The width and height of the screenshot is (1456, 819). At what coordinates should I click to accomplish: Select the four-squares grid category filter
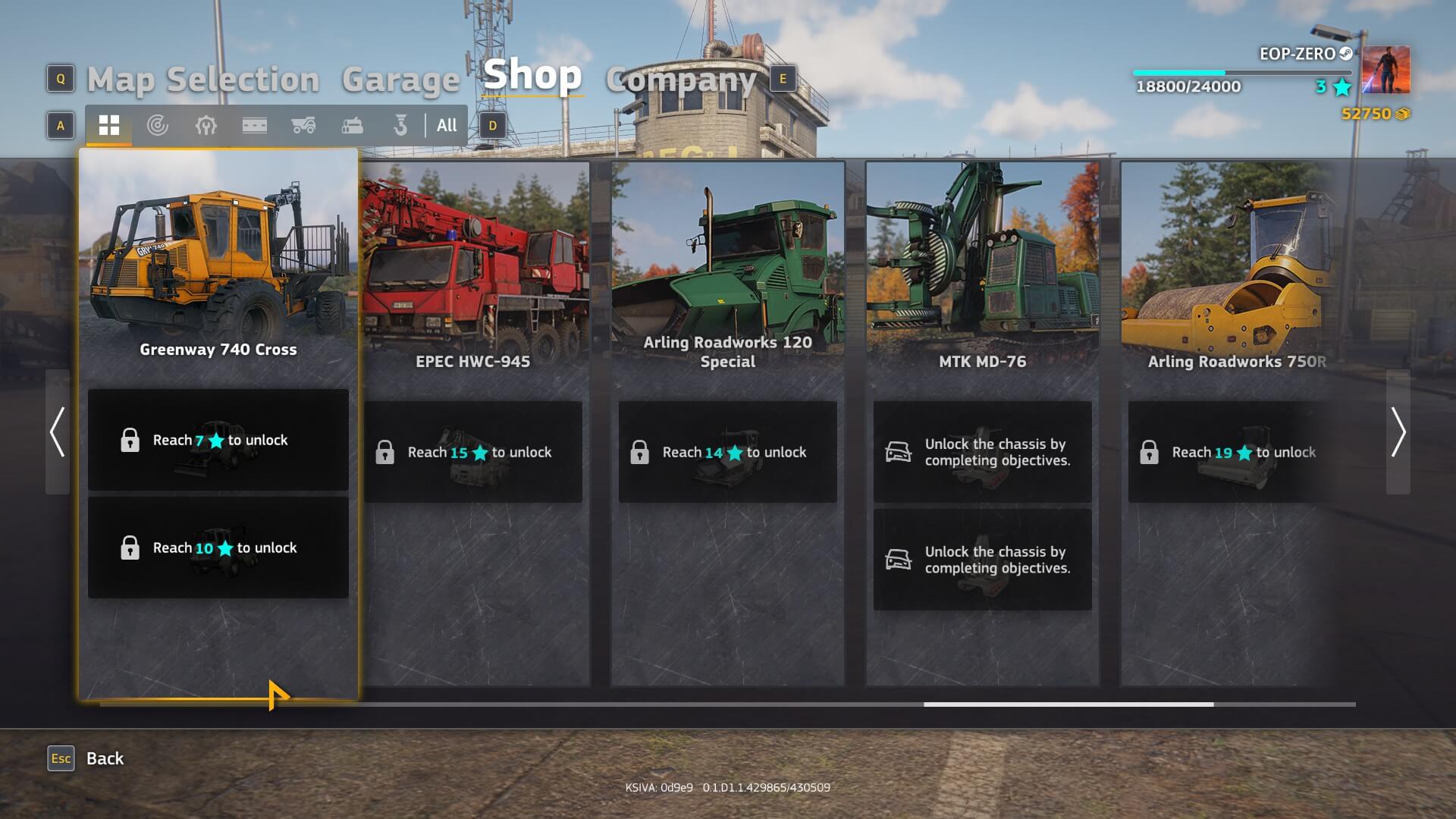109,126
